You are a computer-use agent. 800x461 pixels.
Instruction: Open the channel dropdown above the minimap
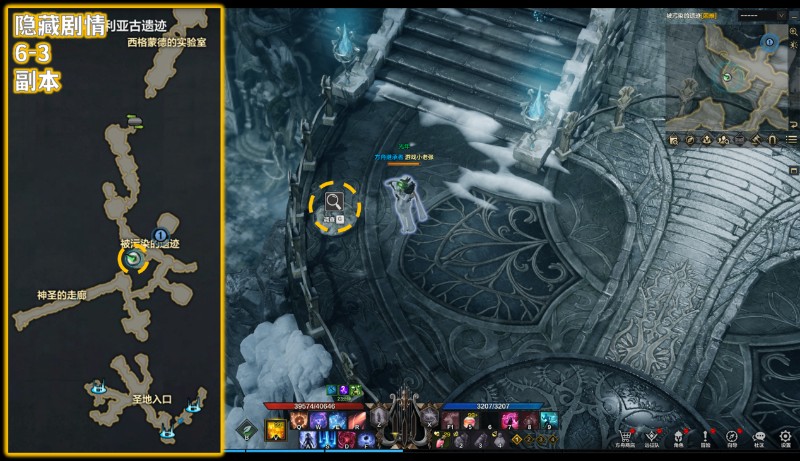pos(760,16)
